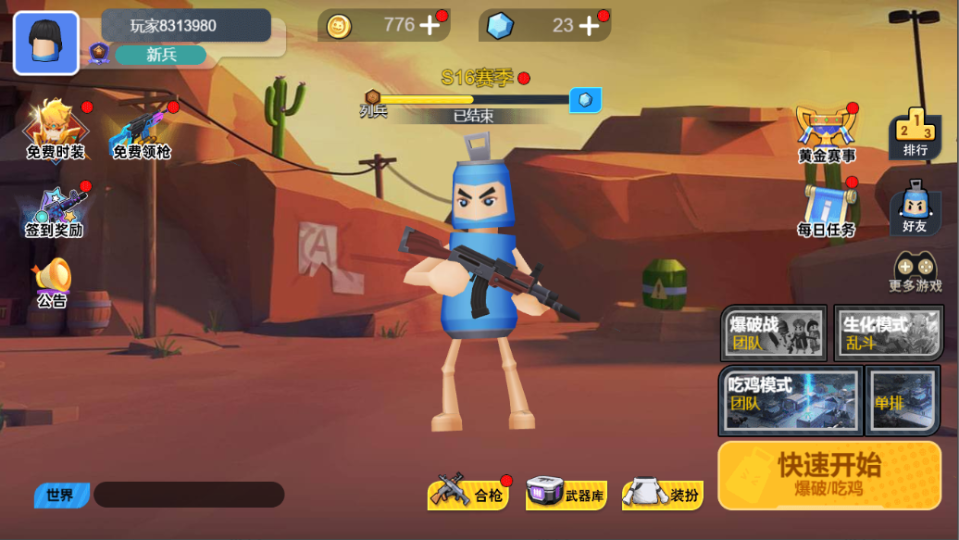This screenshot has height=540, width=959.
Task: Open the 黄金赛事 gold tournament
Action: [x=826, y=133]
